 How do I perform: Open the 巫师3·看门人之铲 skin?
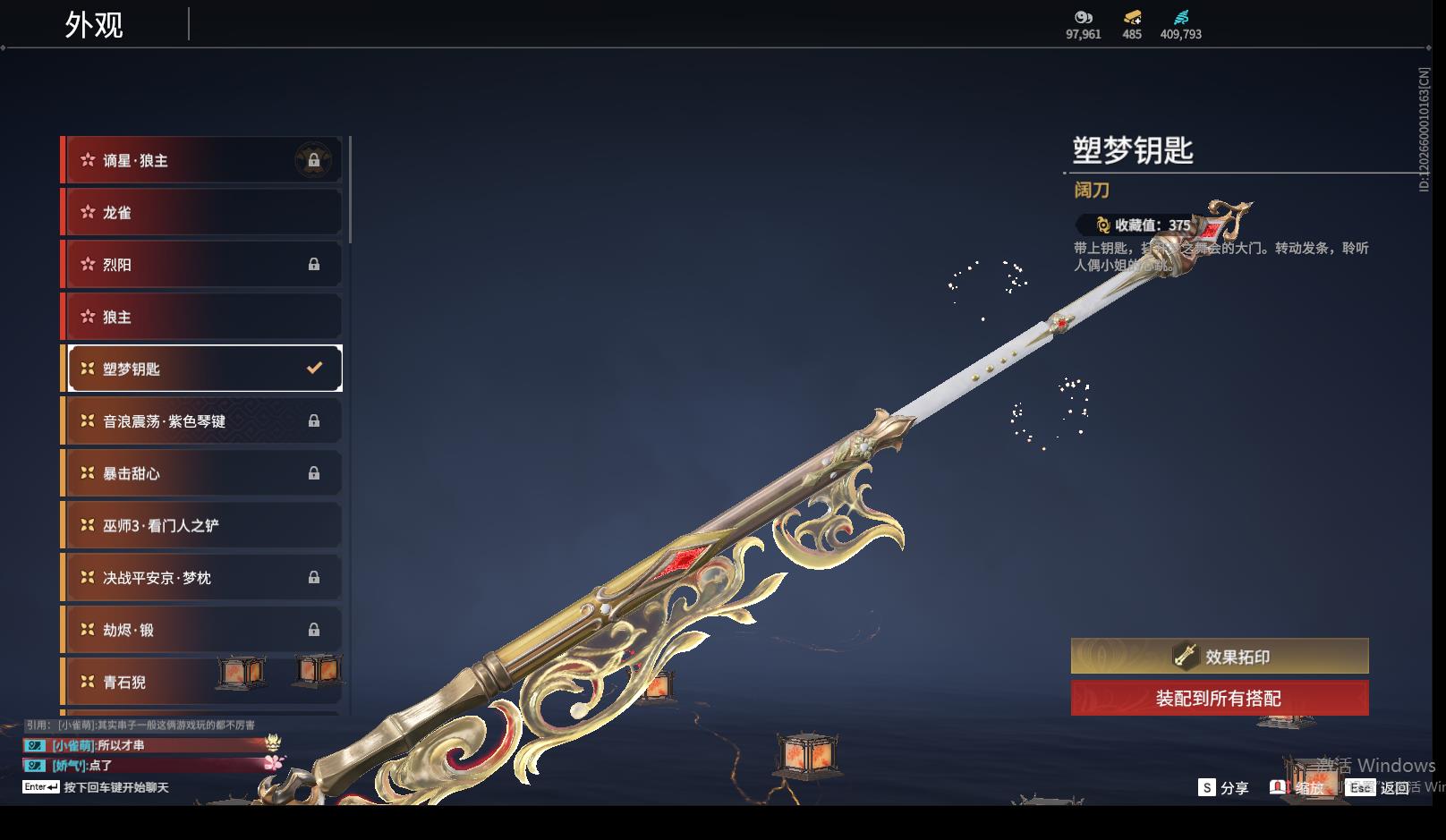[x=203, y=525]
